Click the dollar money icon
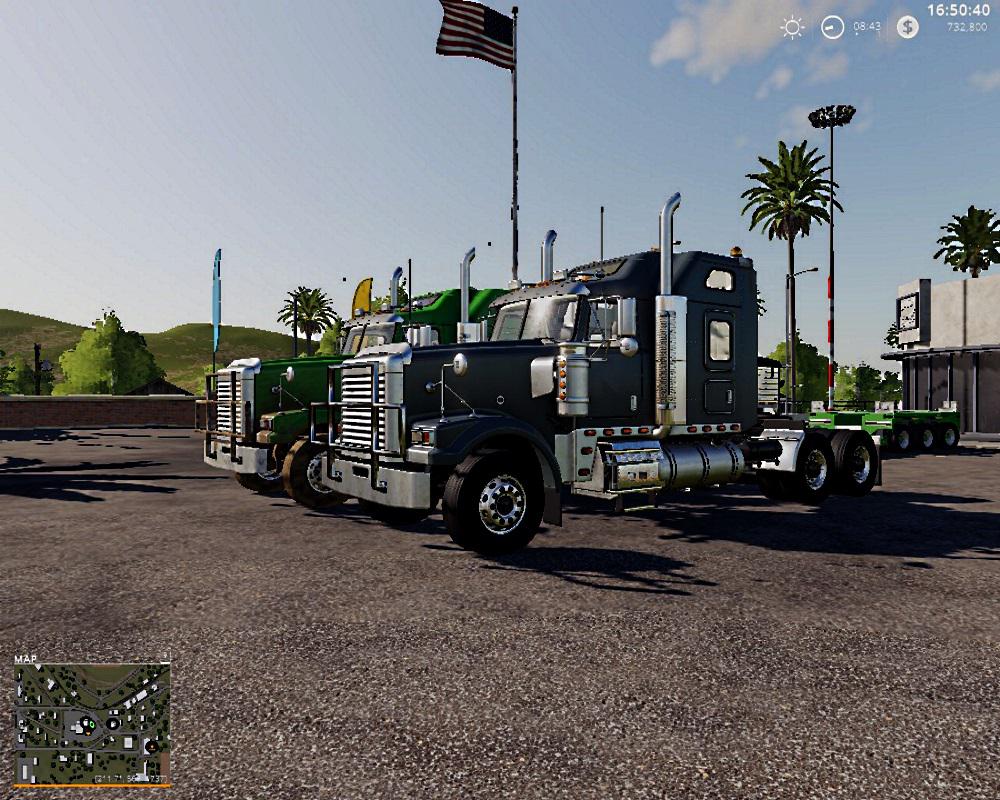Screen dimensions: 1000x800 pyautogui.click(x=907, y=27)
